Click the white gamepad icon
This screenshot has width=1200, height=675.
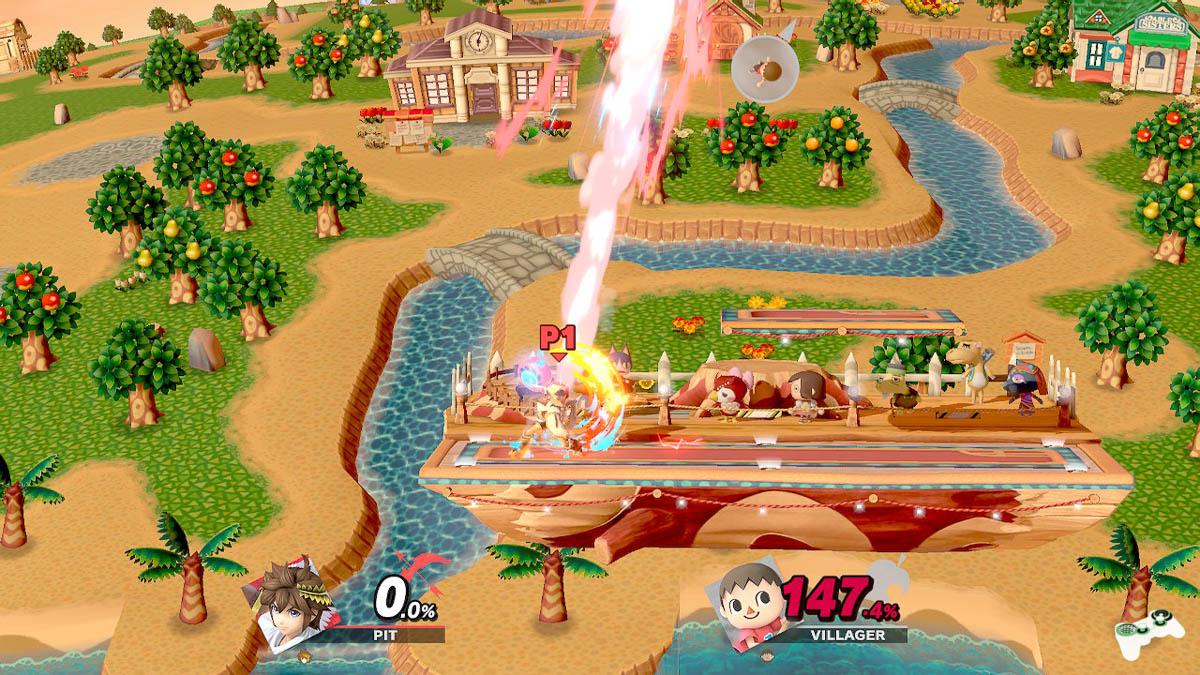[1148, 632]
